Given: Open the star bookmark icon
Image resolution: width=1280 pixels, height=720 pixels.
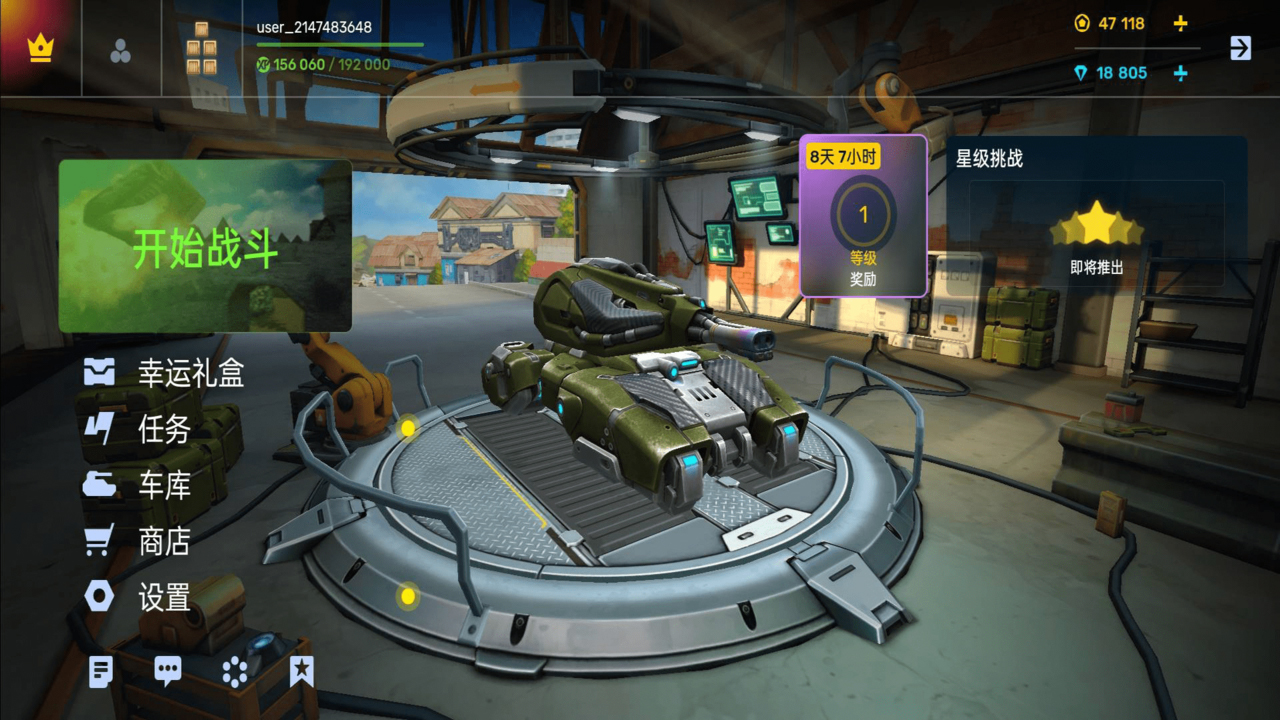Looking at the screenshot, I should (x=301, y=672).
